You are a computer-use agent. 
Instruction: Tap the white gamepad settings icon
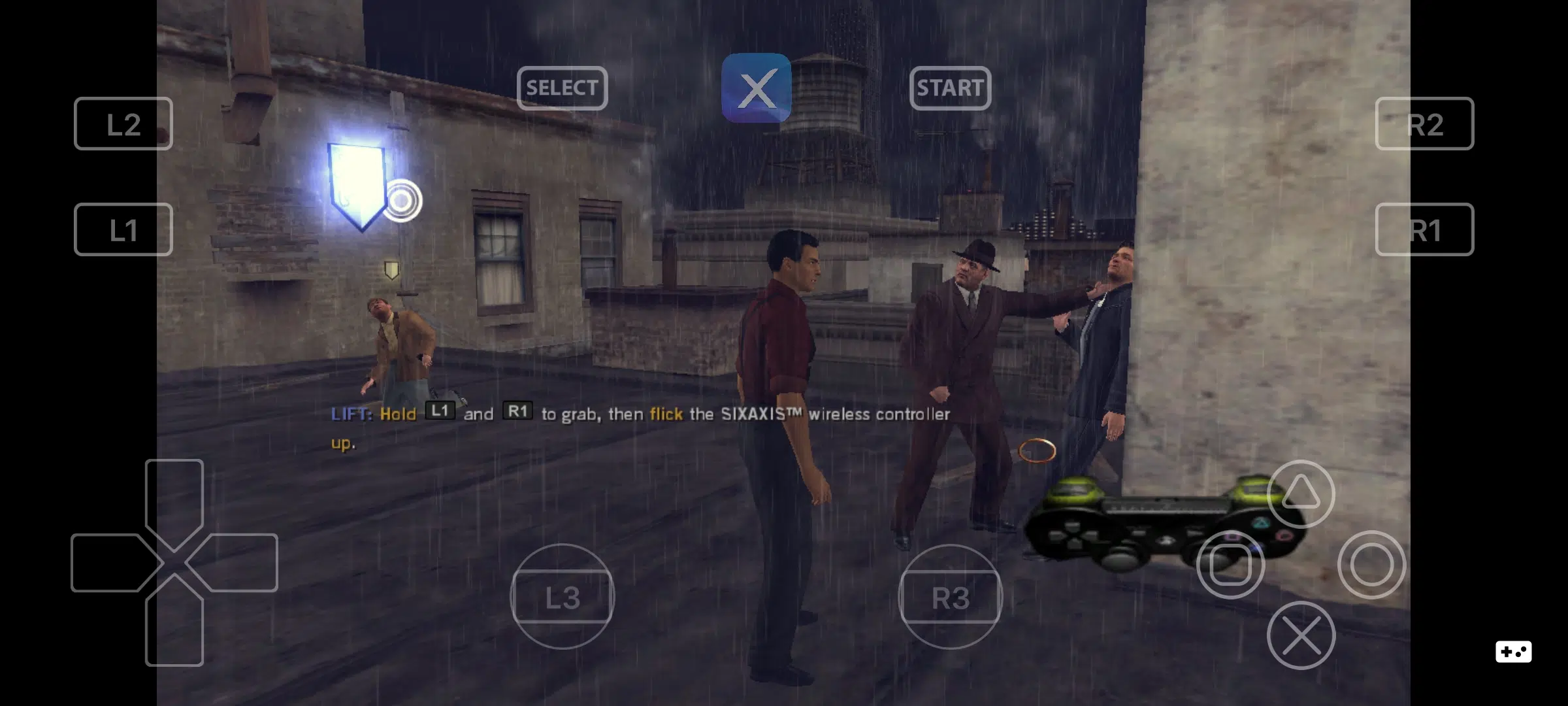coord(1512,651)
